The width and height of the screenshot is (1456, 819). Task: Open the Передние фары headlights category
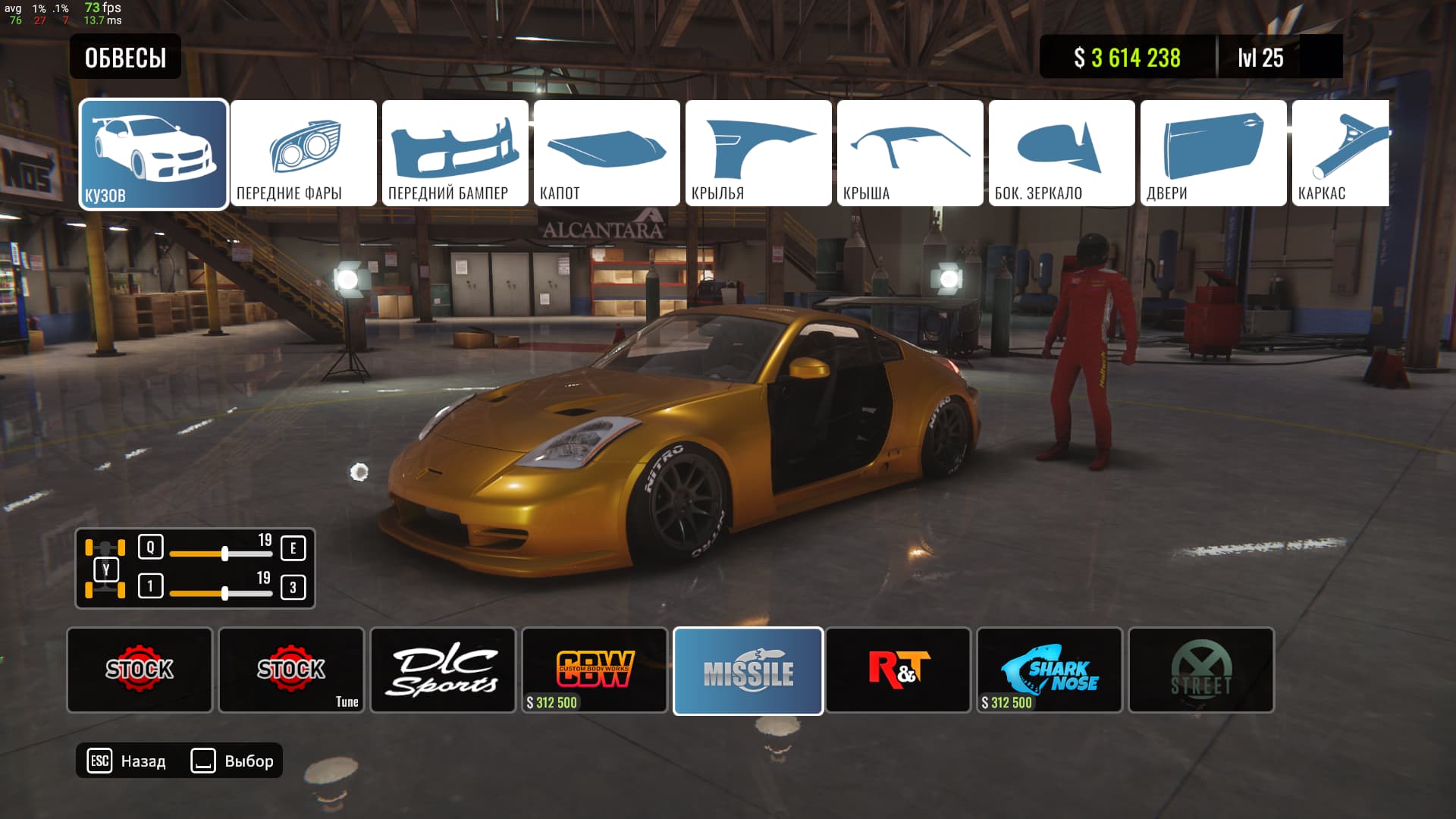coord(303,153)
